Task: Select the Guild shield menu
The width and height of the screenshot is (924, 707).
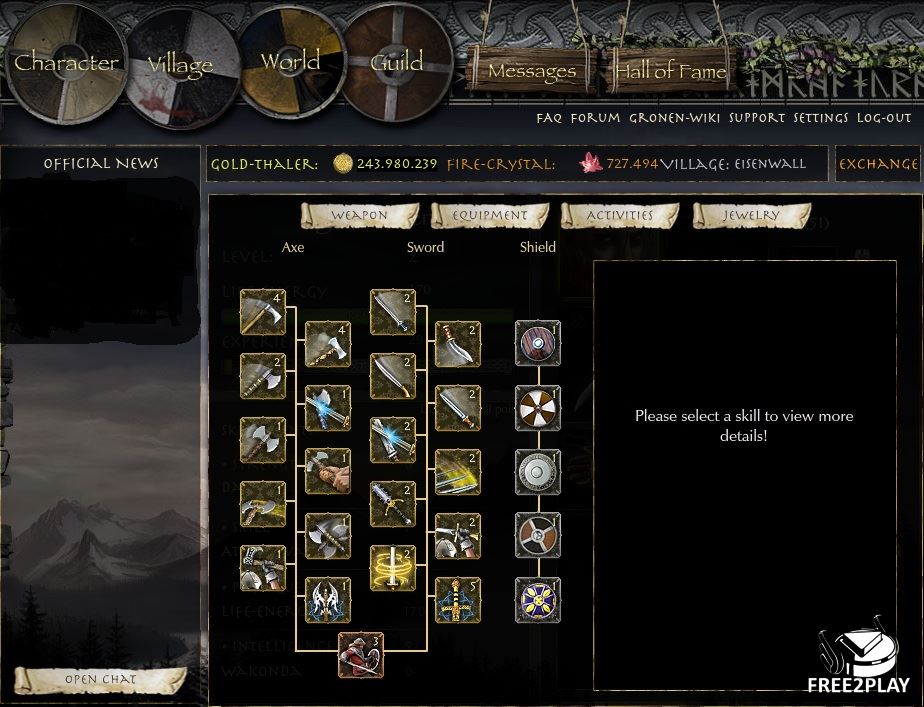Action: click(397, 61)
